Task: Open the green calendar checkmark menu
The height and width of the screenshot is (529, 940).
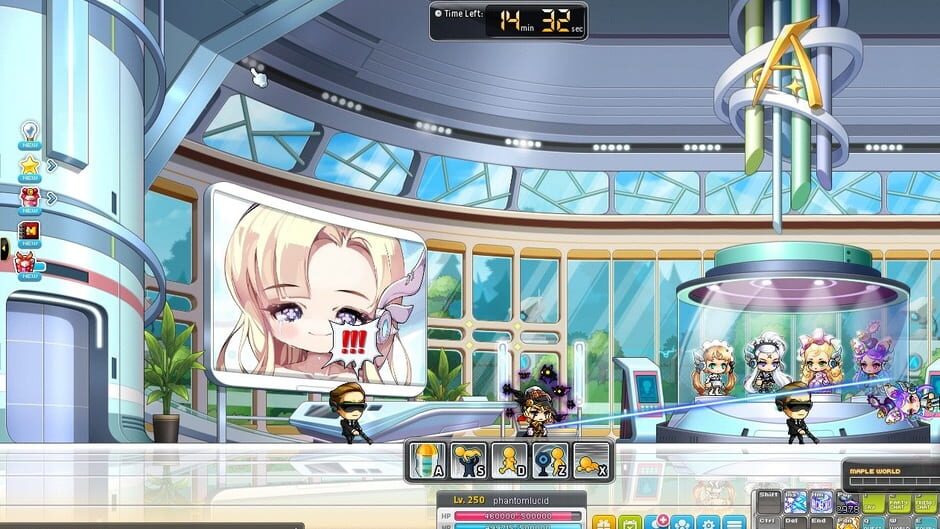Action: 630,522
